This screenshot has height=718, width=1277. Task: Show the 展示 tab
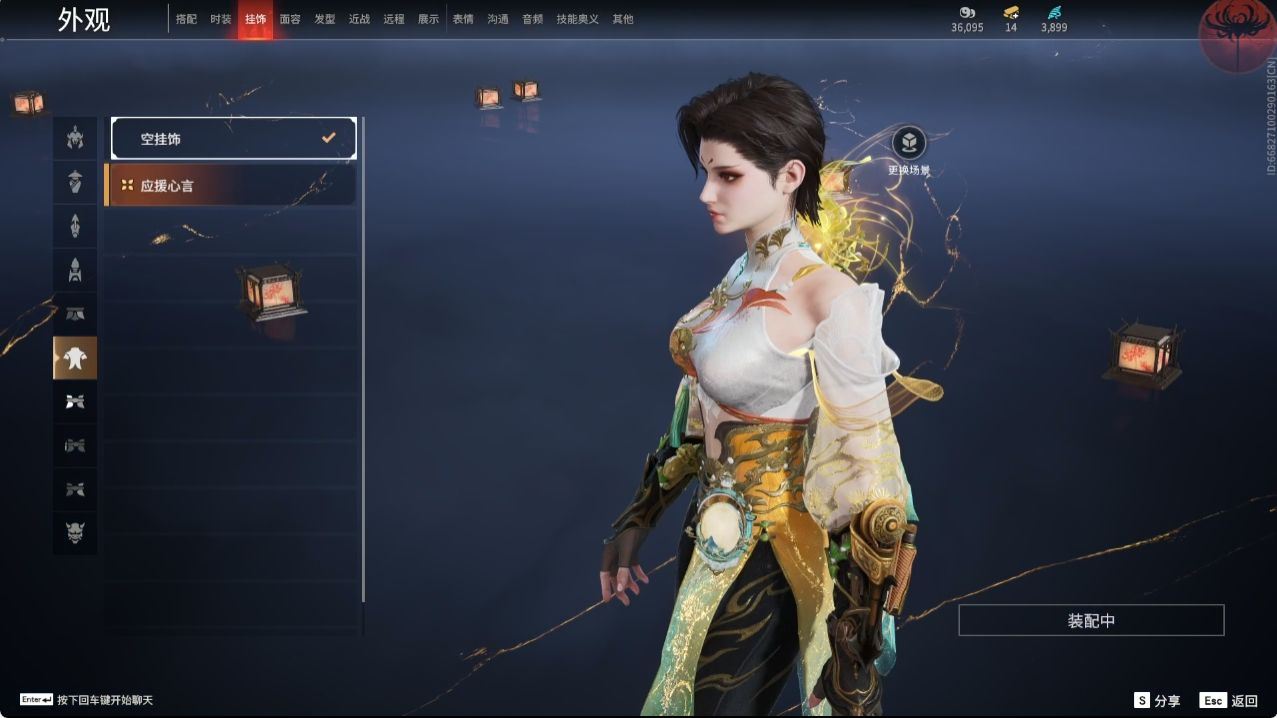pyautogui.click(x=428, y=19)
